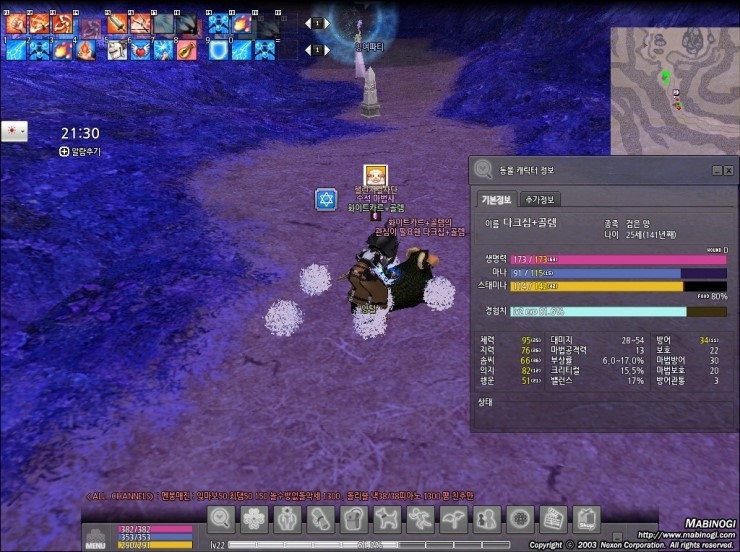This screenshot has height=552, width=740.
Task: Click the weather sun icon by the clock
Action: pyautogui.click(x=14, y=132)
